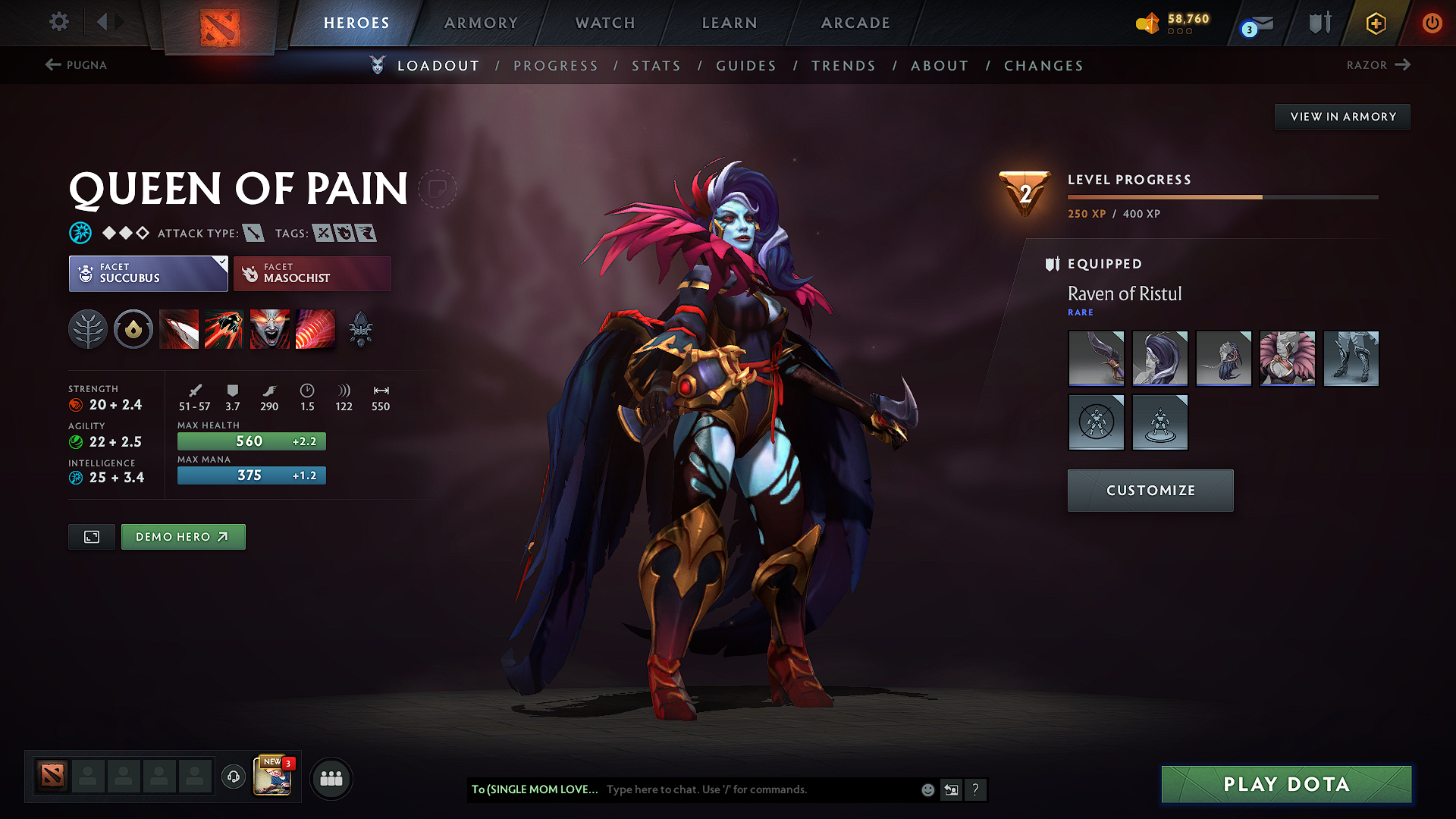1456x819 pixels.
Task: Switch to the Masochist facet
Action: [x=312, y=273]
